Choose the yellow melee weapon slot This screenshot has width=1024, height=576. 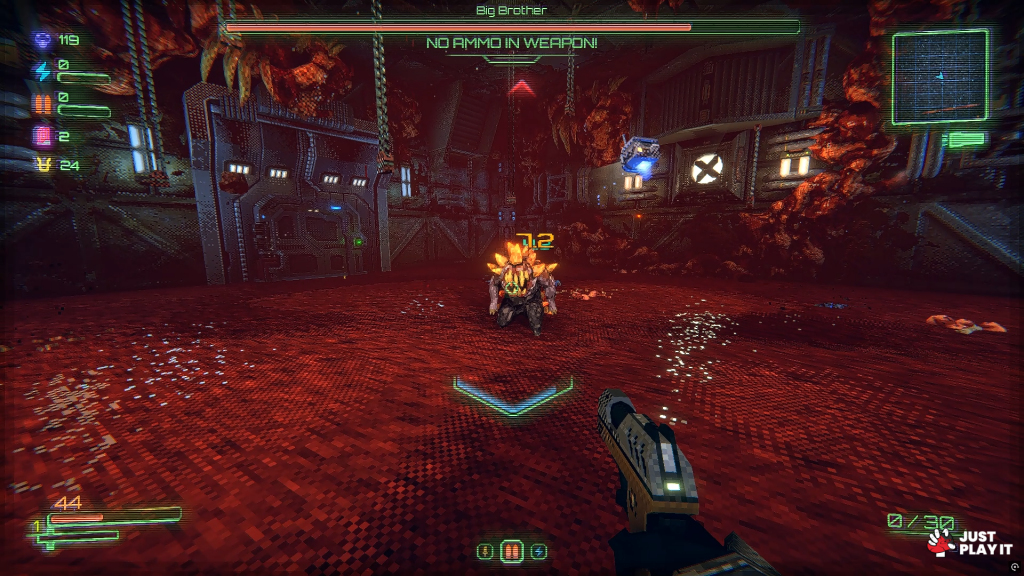pyautogui.click(x=485, y=551)
